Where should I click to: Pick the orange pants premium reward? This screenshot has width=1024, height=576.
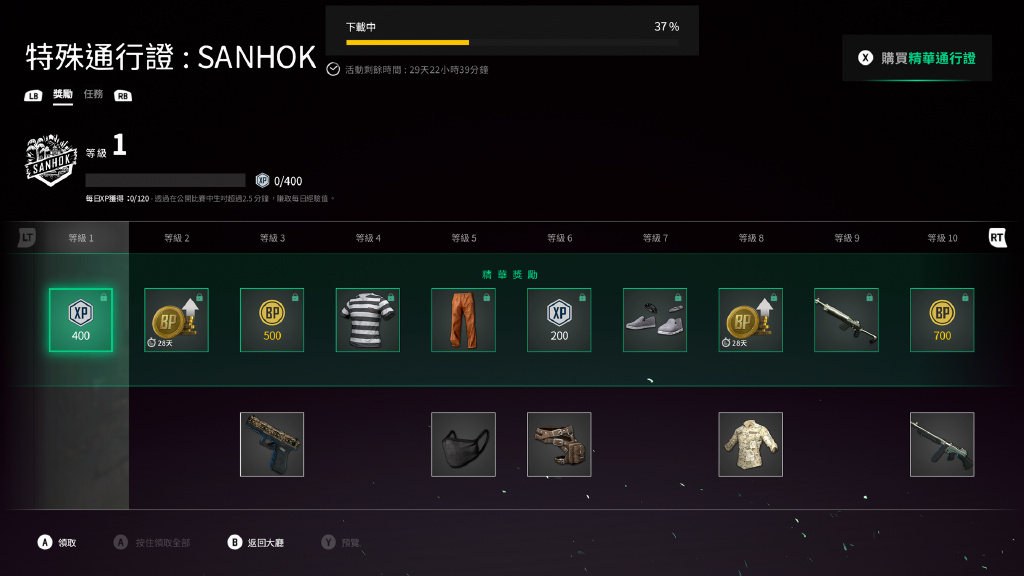tap(463, 320)
